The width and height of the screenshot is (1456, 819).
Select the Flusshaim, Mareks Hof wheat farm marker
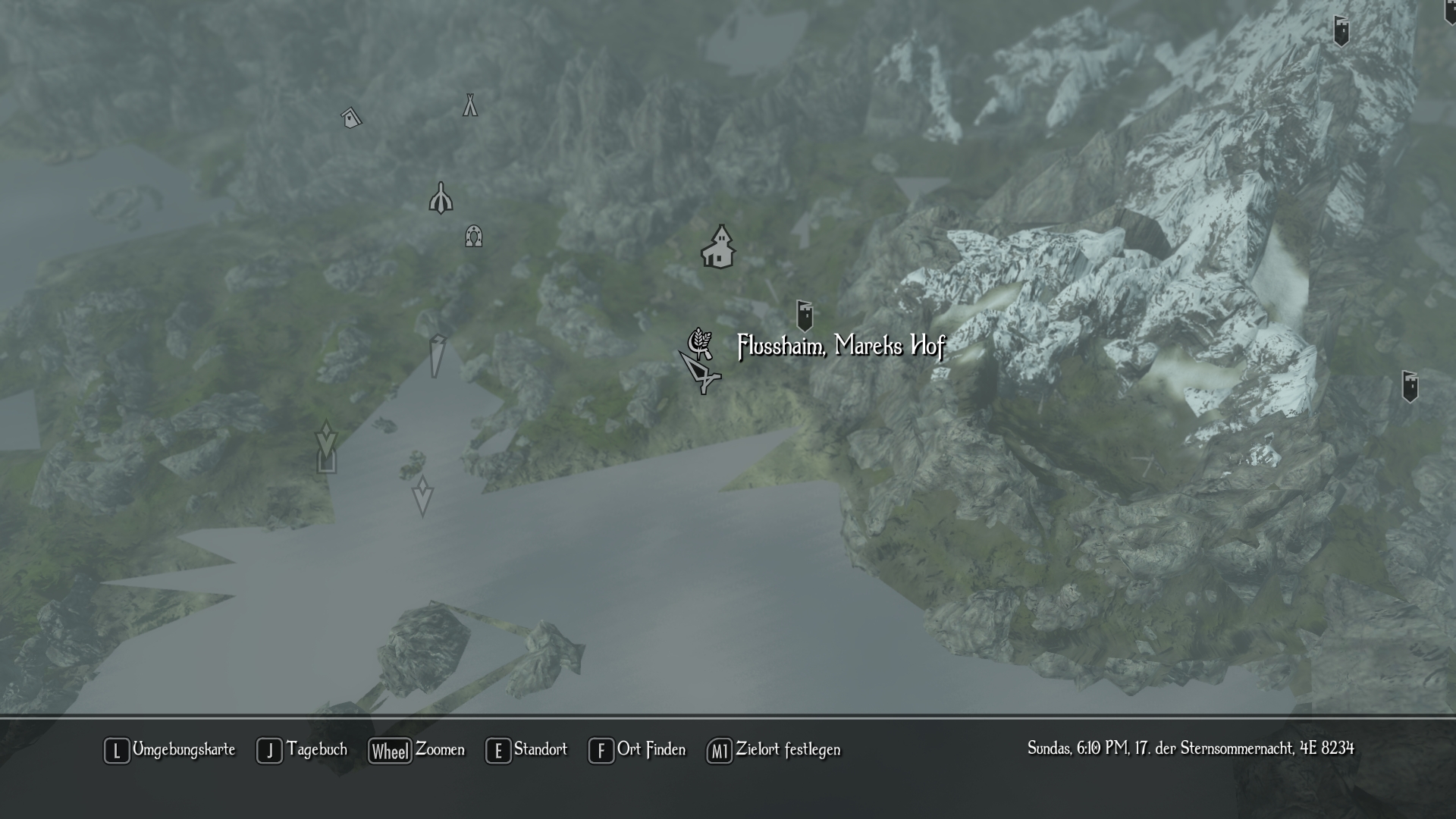(700, 343)
